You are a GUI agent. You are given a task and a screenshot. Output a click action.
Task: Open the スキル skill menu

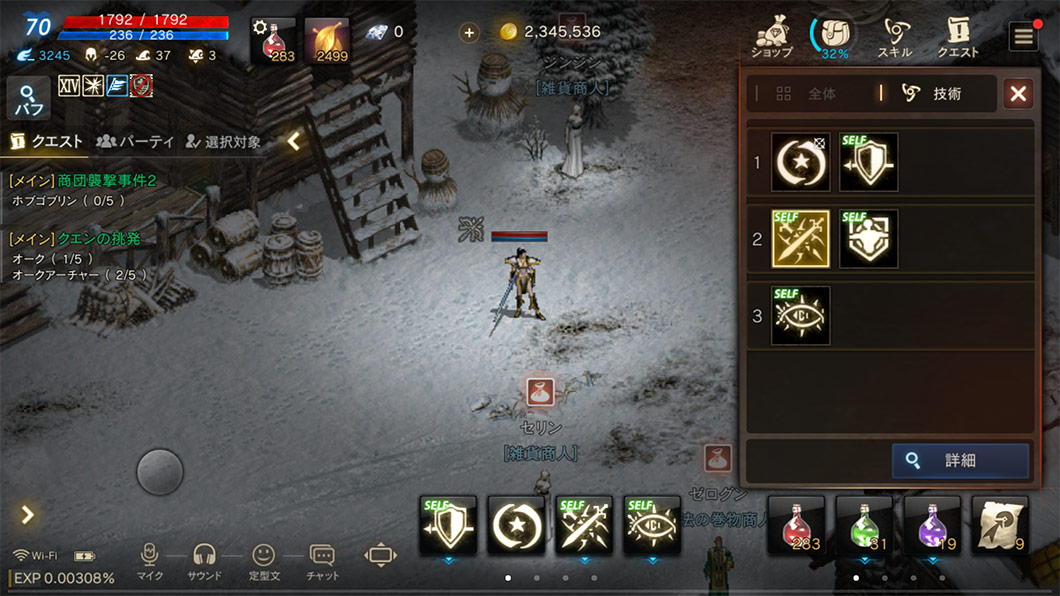(x=894, y=37)
